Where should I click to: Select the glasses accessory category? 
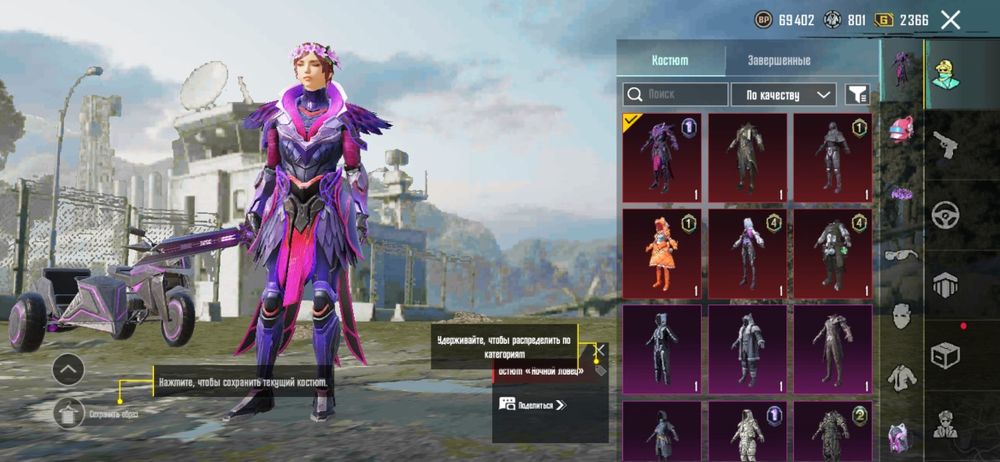901,254
